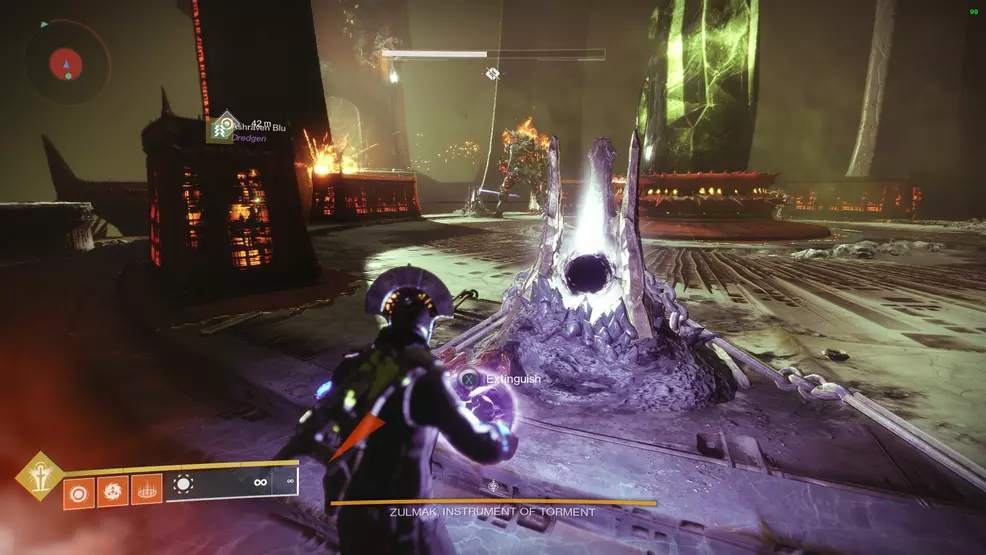Use the class ability icon with spiked ring
Screen dimensions: 986x555
click(x=146, y=490)
